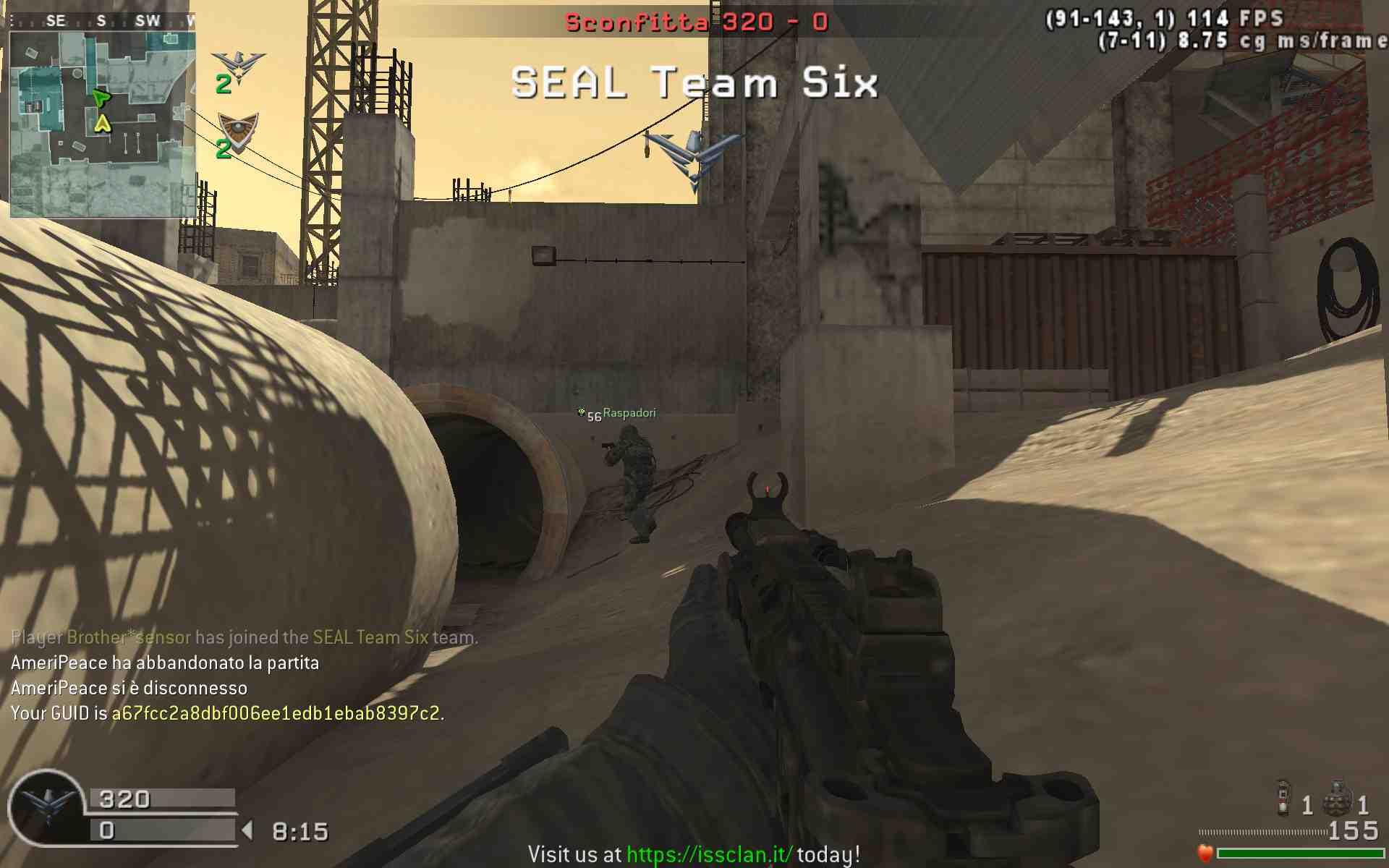Select the flashbang grenade icon
1389x868 pixels.
pyautogui.click(x=1283, y=797)
